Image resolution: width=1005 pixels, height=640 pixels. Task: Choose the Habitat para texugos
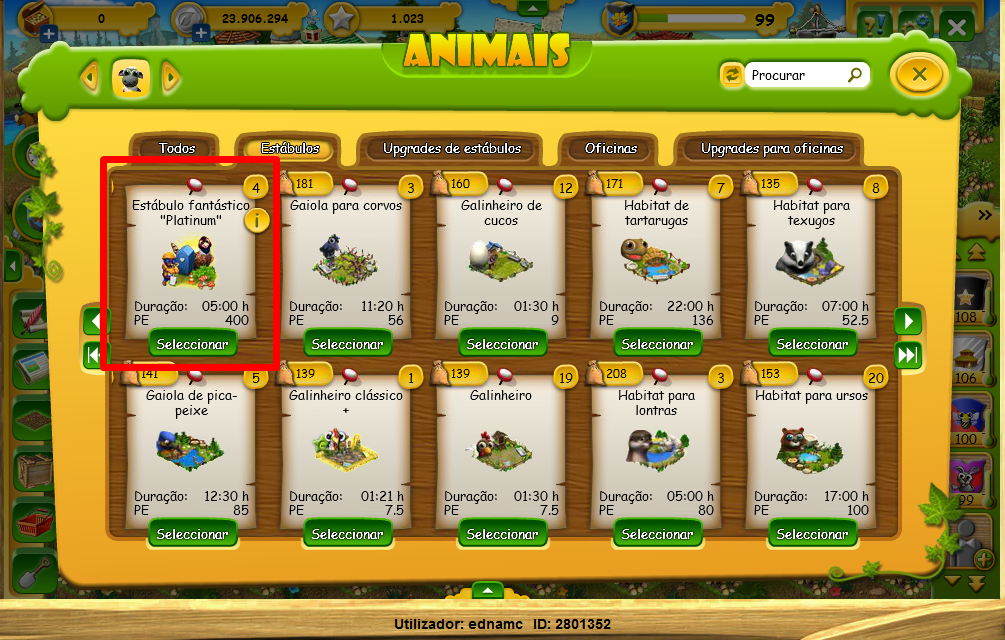813,344
